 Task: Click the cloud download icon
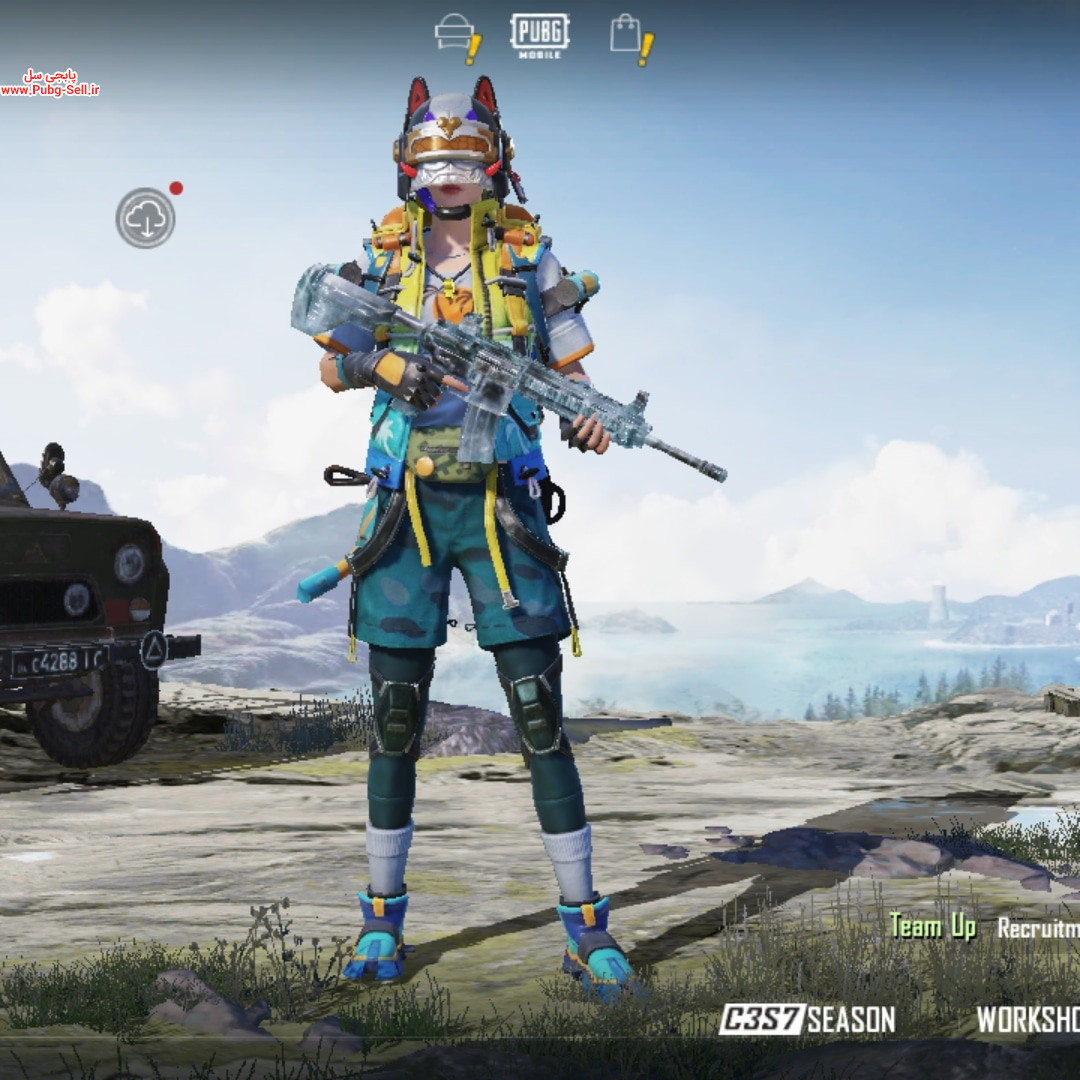145,218
